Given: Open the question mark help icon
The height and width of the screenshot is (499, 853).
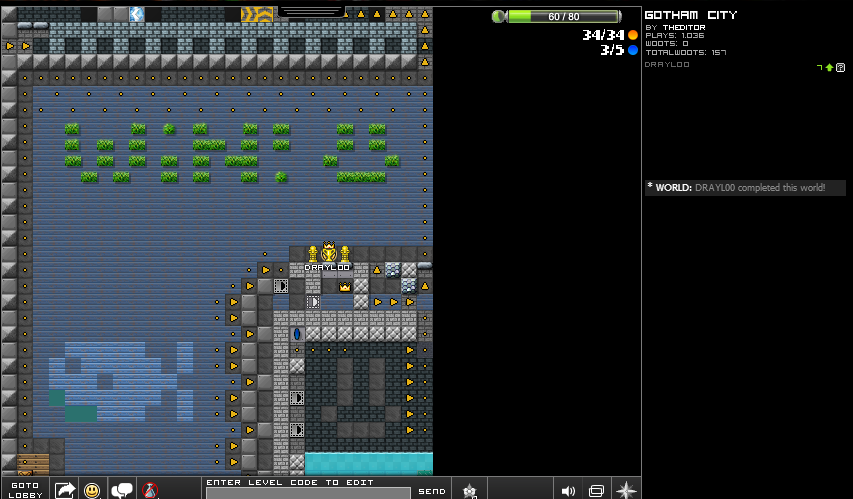Looking at the screenshot, I should [840, 67].
